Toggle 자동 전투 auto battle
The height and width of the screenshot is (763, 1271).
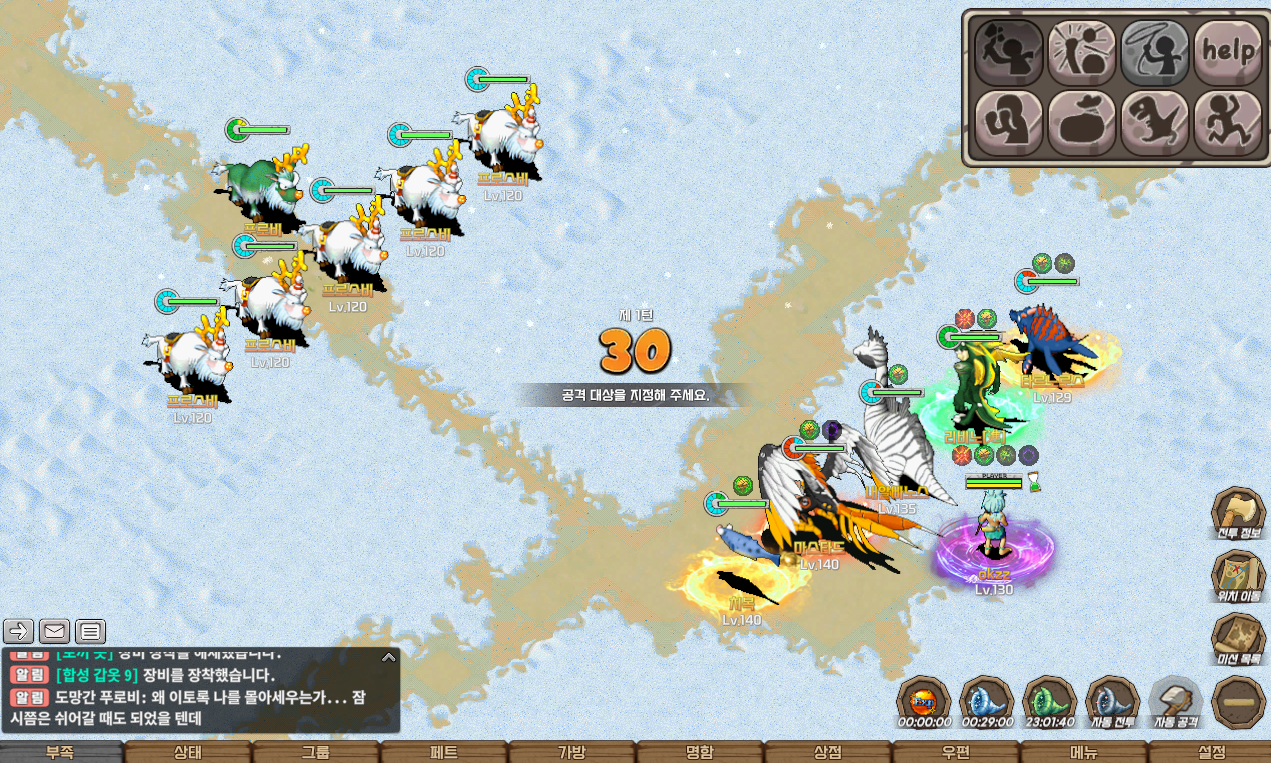[1112, 702]
